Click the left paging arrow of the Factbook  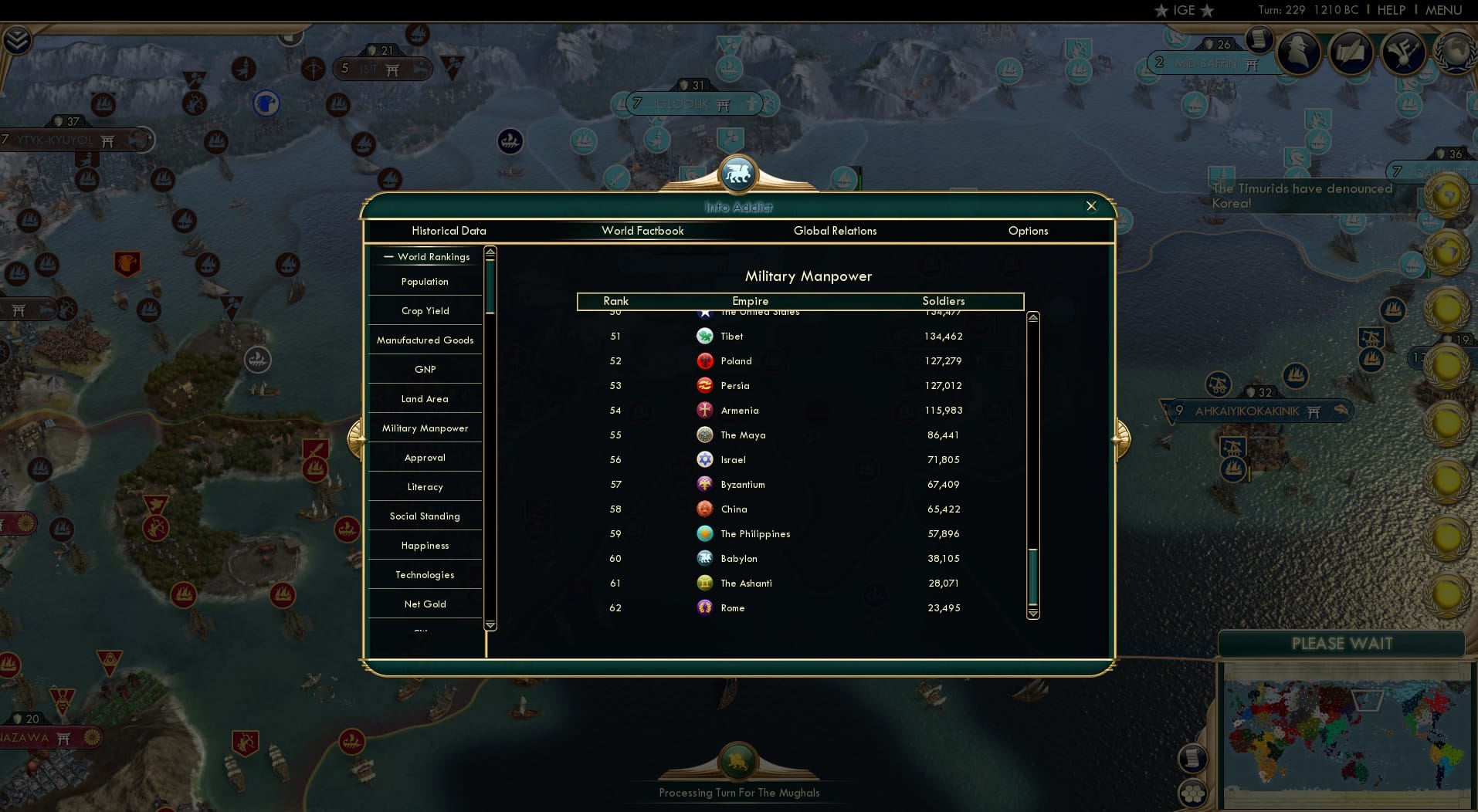click(358, 437)
